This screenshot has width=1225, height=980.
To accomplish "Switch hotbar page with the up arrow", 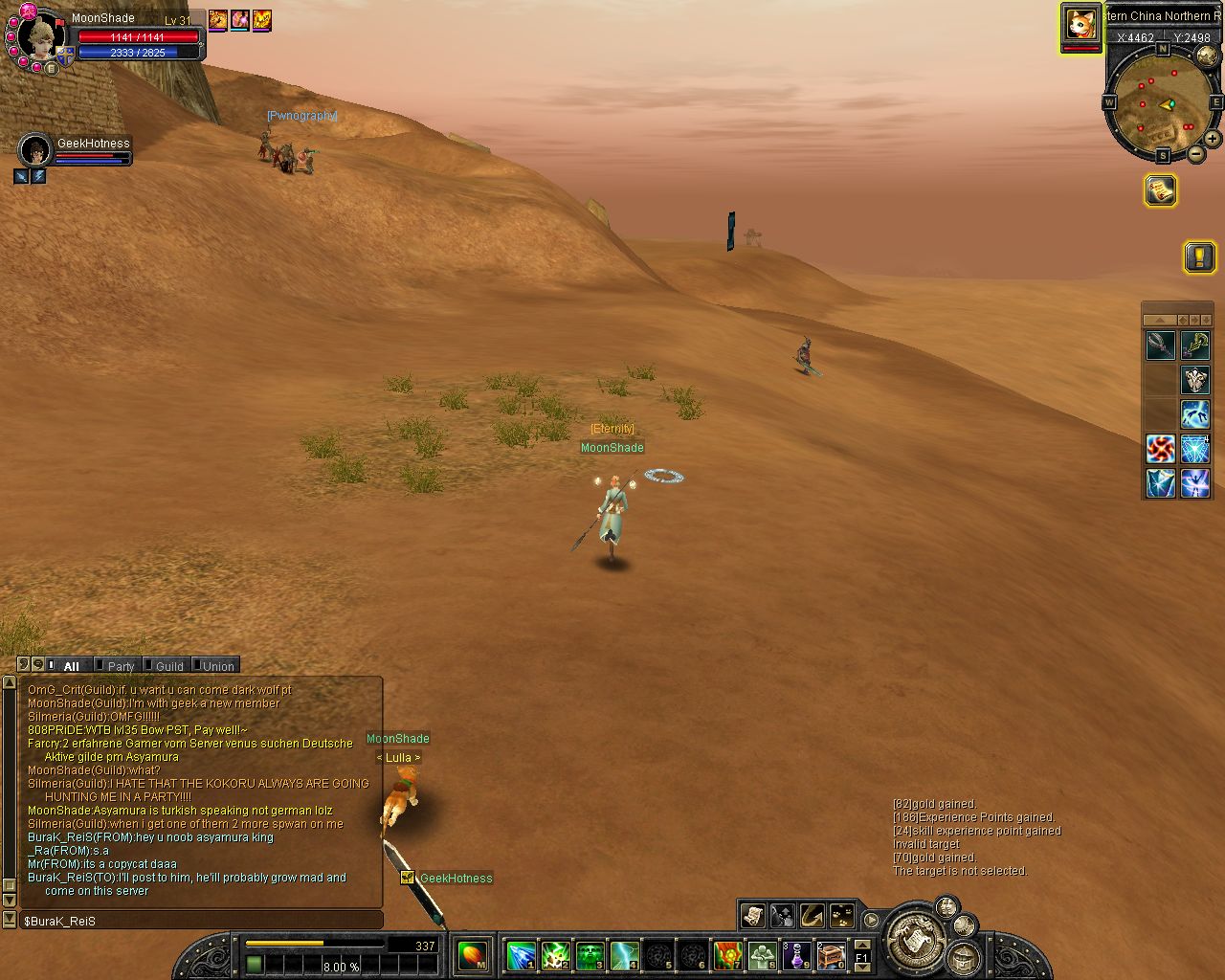I will coord(861,945).
